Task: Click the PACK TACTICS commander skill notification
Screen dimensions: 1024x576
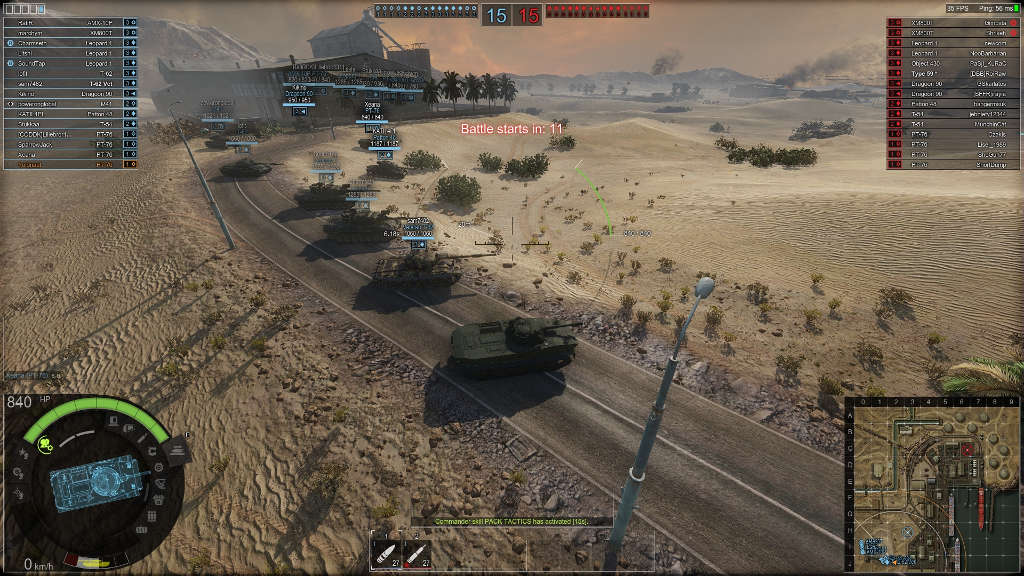Action: (497, 521)
